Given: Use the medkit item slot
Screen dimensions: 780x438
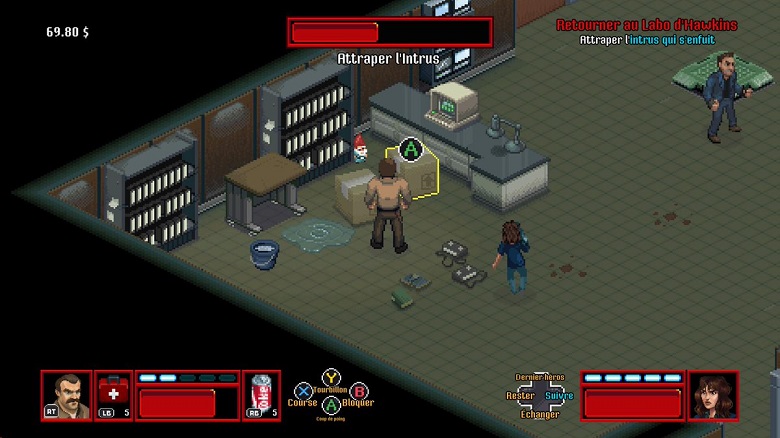Looking at the screenshot, I should click(x=113, y=394).
